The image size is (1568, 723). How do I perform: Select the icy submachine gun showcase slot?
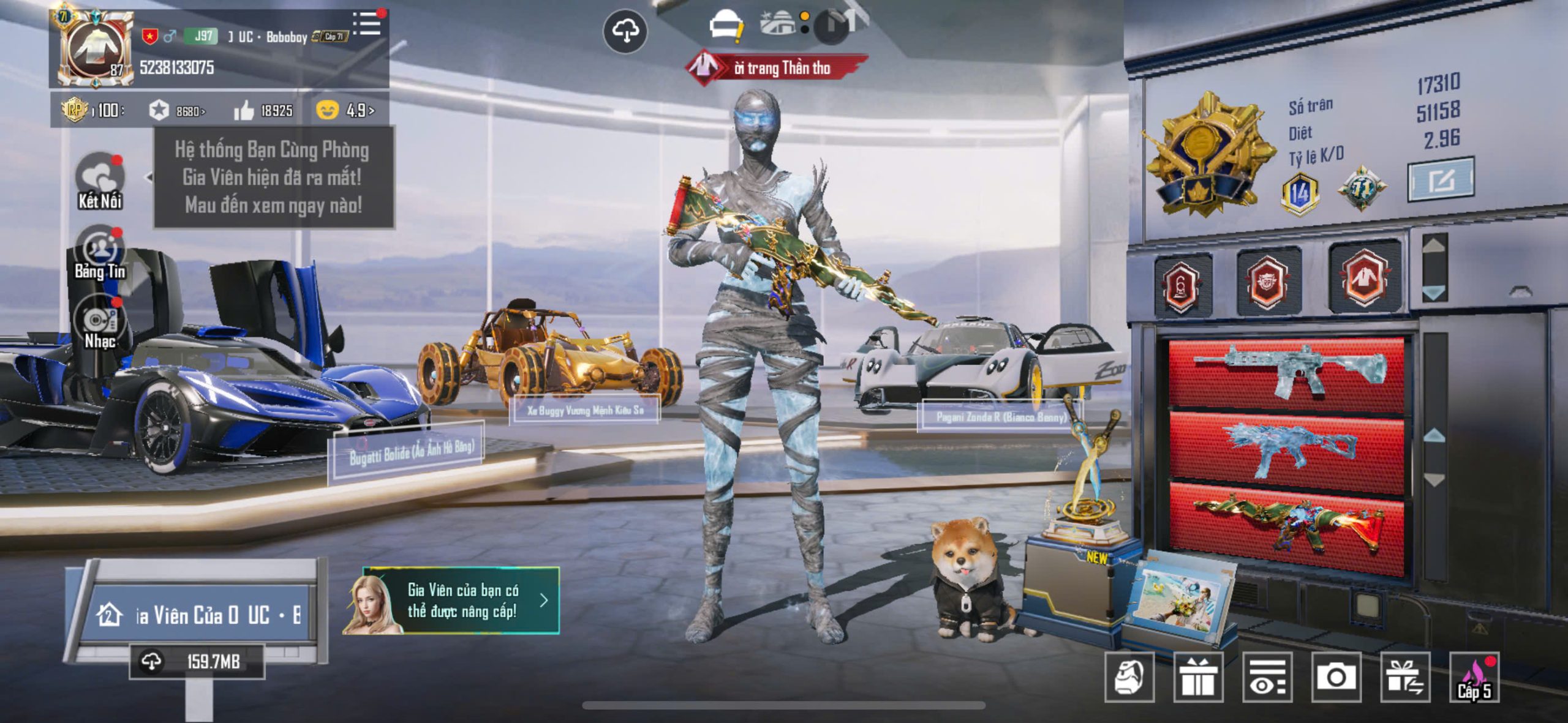point(1286,451)
